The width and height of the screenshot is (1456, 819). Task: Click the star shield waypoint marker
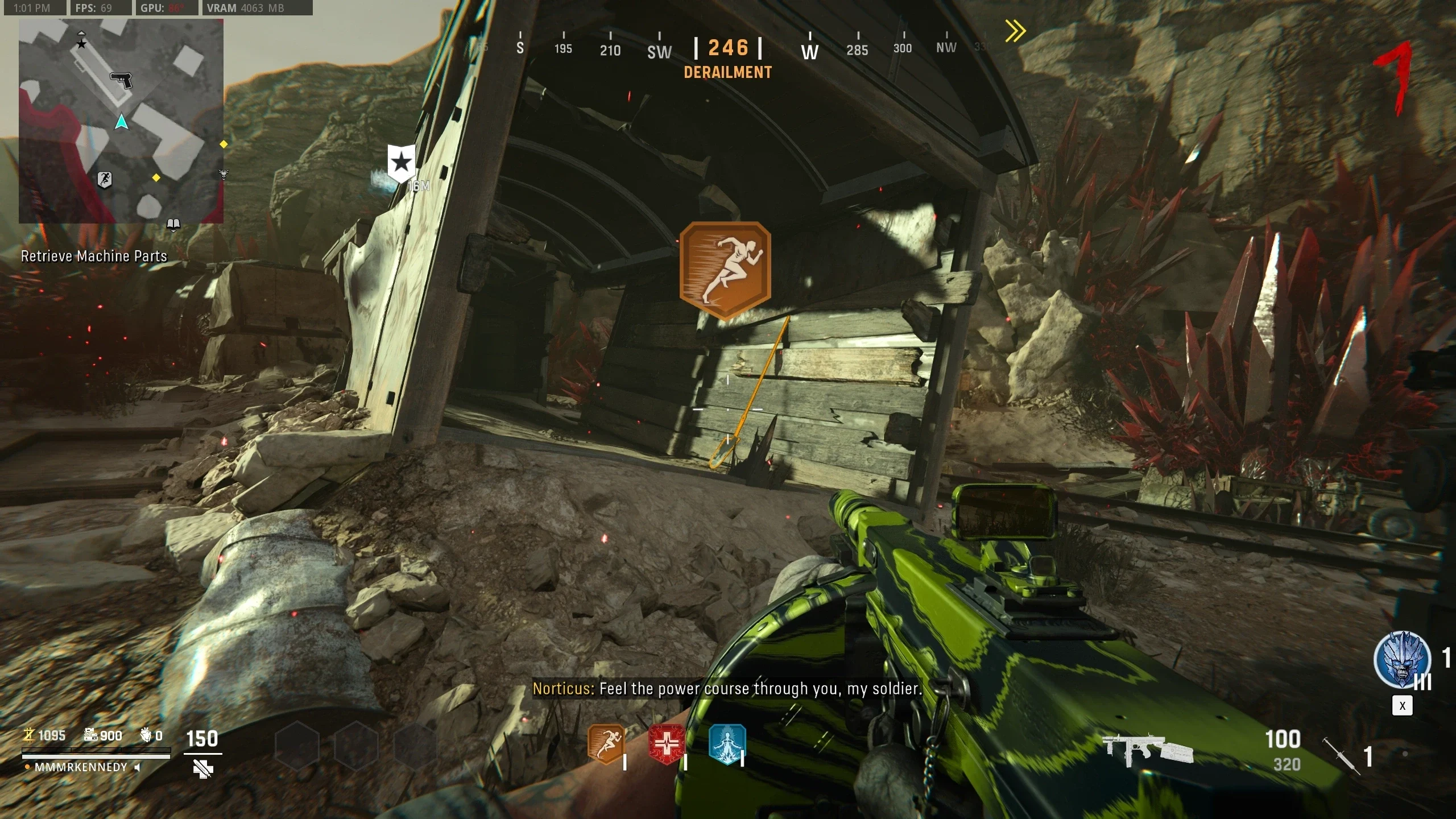point(402,163)
